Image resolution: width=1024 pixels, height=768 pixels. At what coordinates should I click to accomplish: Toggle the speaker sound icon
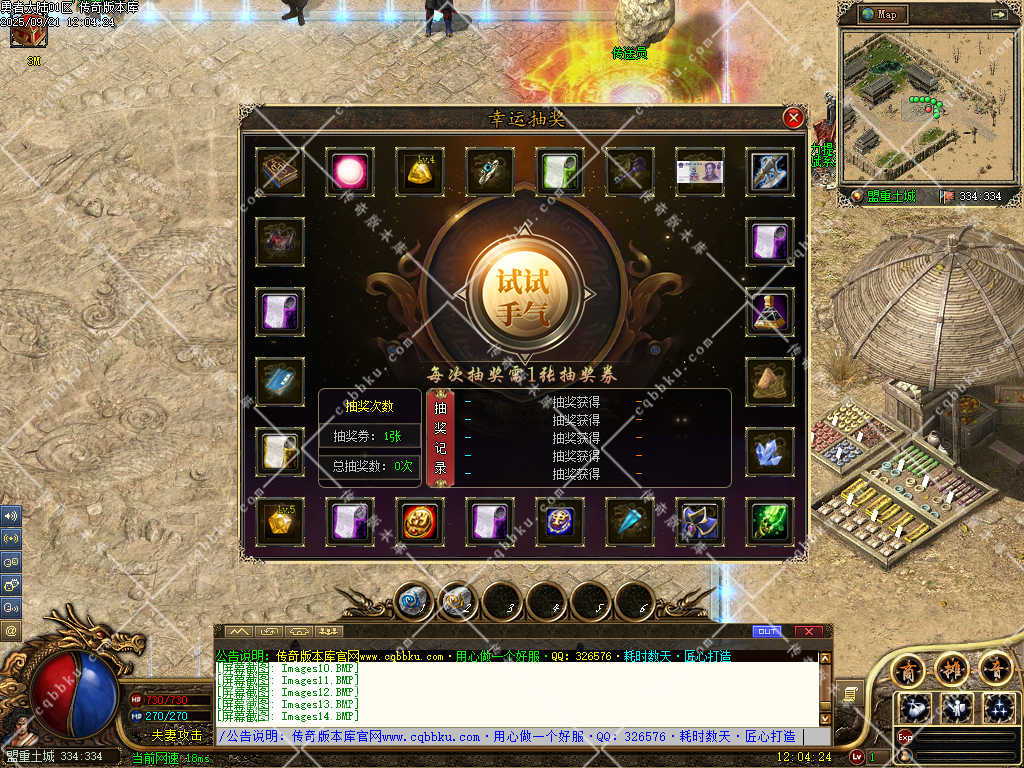pyautogui.click(x=11, y=516)
